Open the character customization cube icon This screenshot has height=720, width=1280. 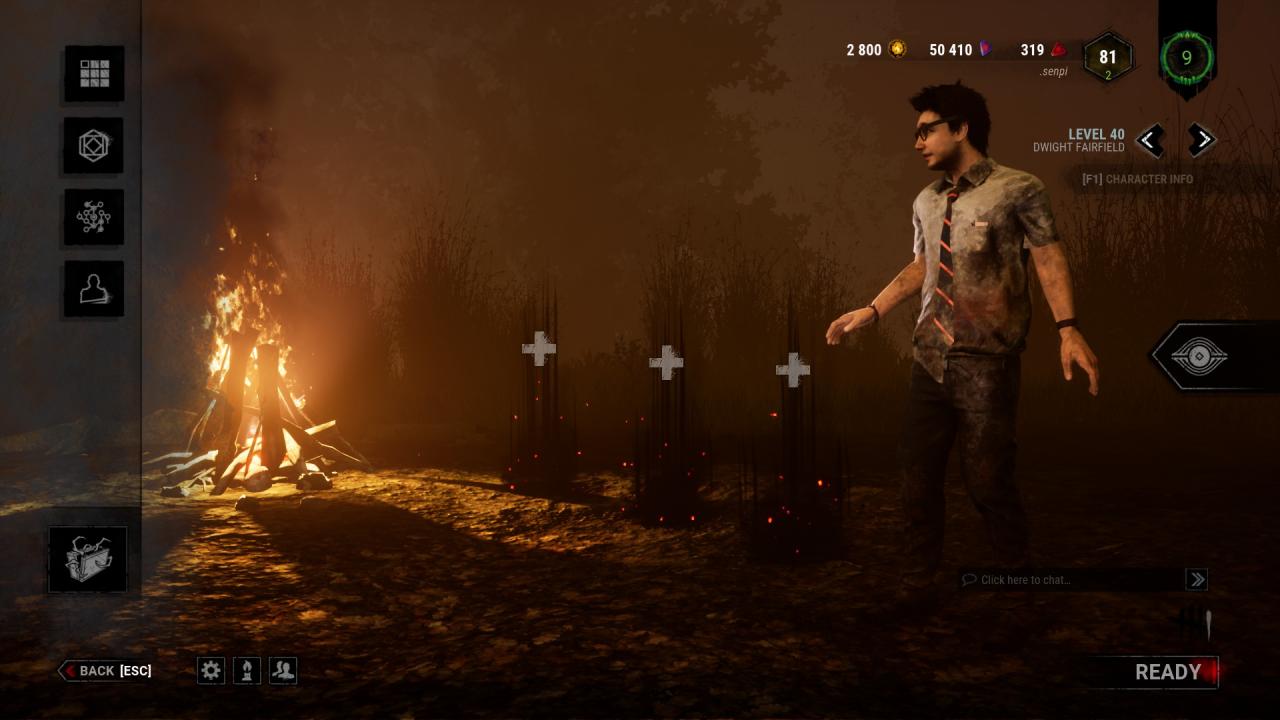pyautogui.click(x=95, y=145)
